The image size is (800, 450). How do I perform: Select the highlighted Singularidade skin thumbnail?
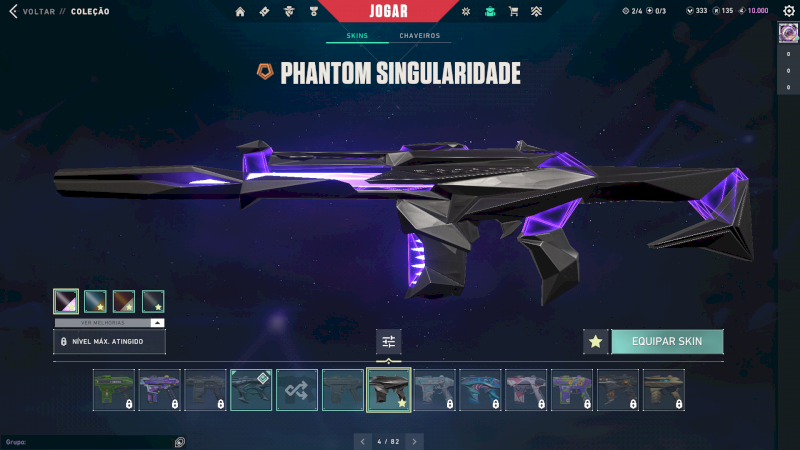tap(389, 390)
